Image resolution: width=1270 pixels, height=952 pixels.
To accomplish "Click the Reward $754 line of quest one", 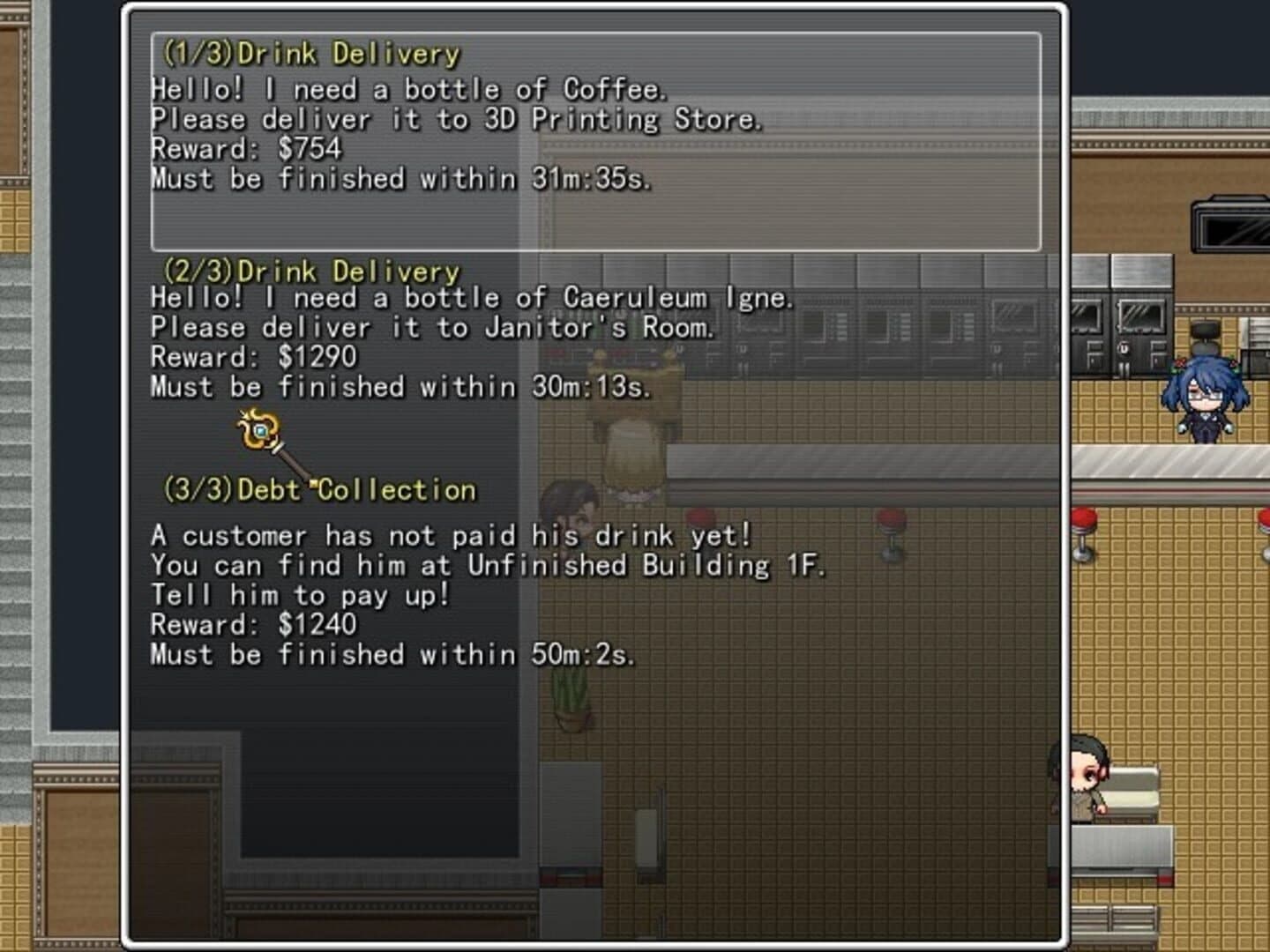I will point(245,149).
